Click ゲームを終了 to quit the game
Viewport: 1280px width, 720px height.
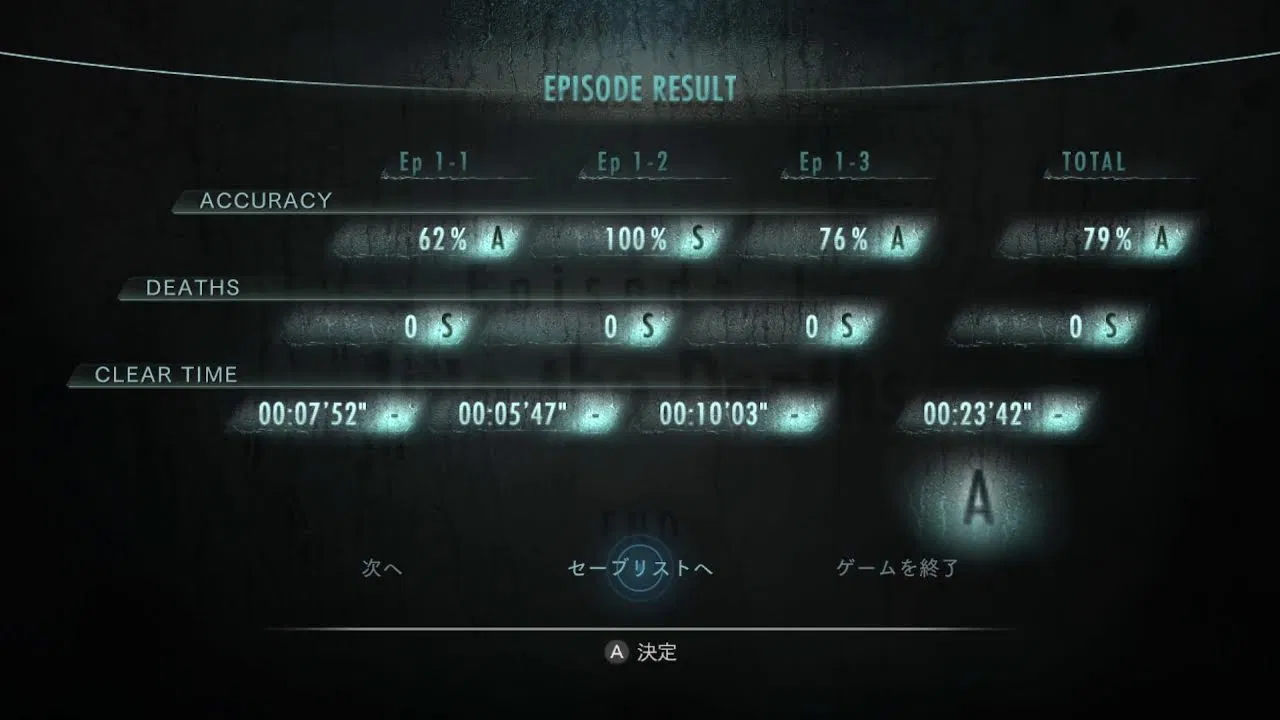click(897, 569)
